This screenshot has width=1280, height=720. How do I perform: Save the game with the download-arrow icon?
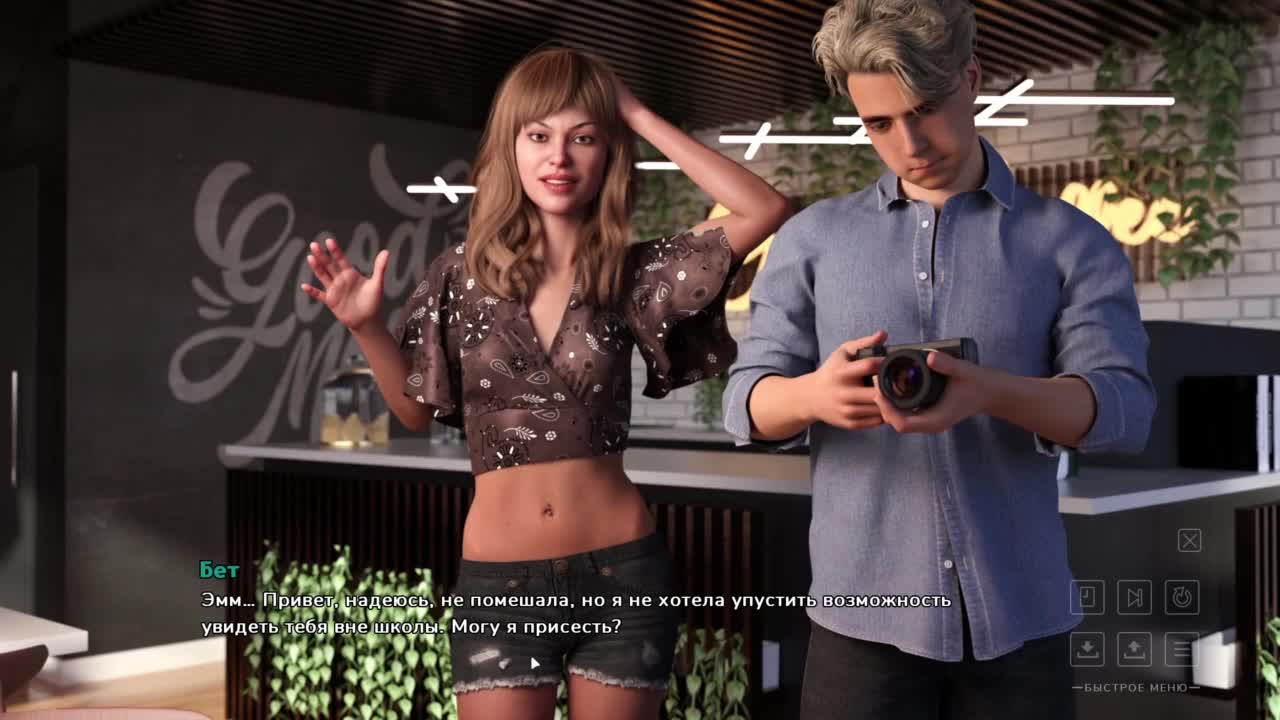click(x=1087, y=648)
